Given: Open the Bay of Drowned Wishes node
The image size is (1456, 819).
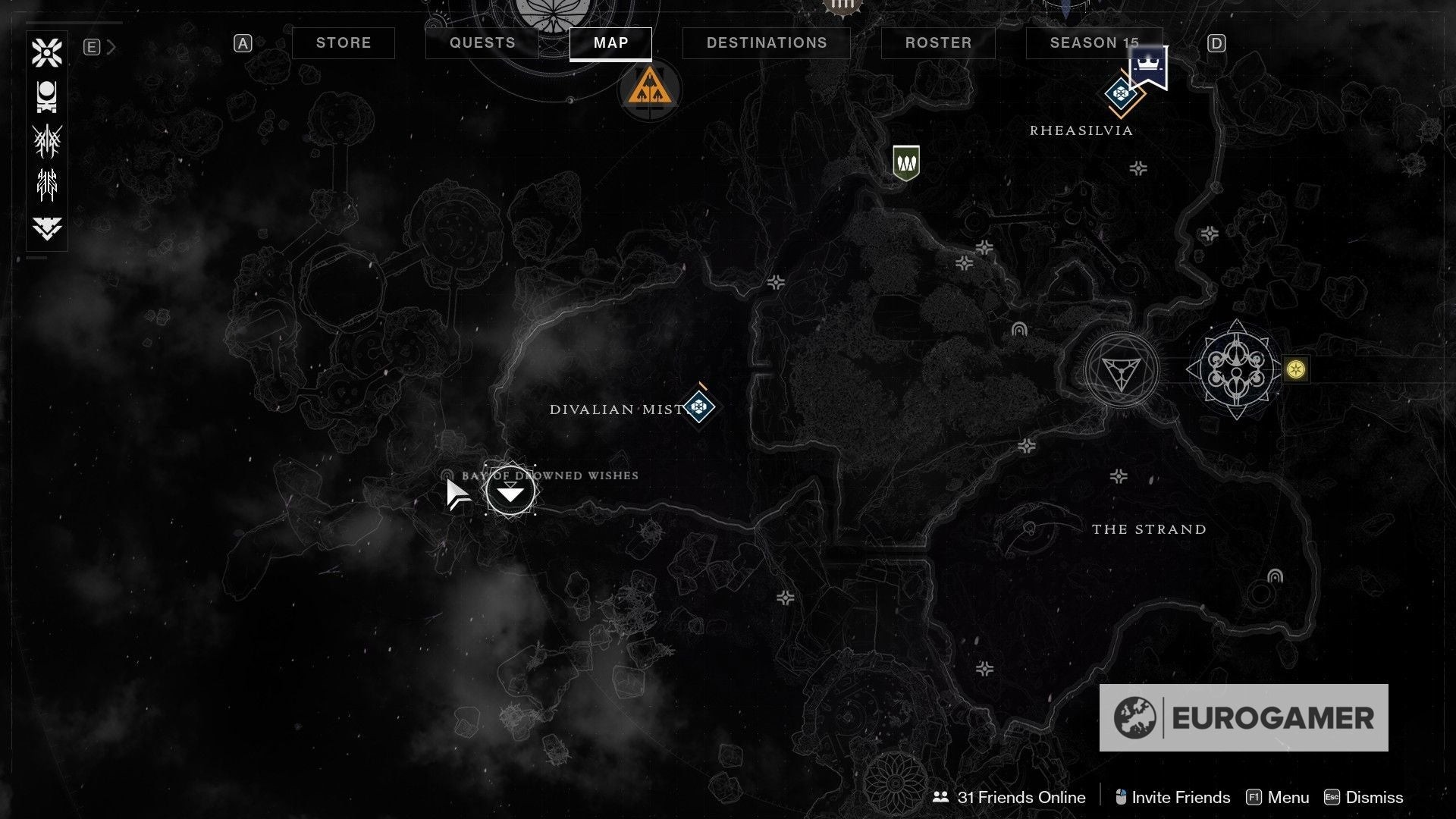Looking at the screenshot, I should point(510,491).
